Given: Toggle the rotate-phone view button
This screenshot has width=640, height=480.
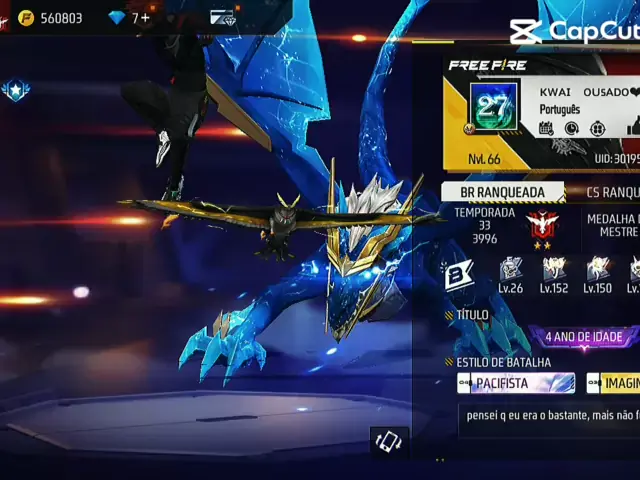Looking at the screenshot, I should coord(388,442).
